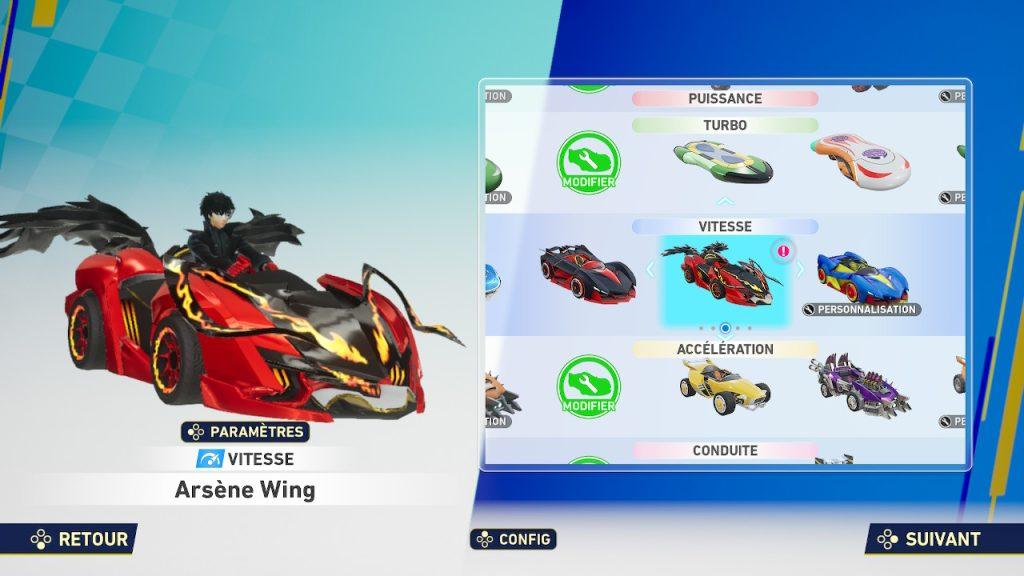The height and width of the screenshot is (576, 1024).
Task: Jump to the PUISSANCE category header
Action: pos(725,99)
